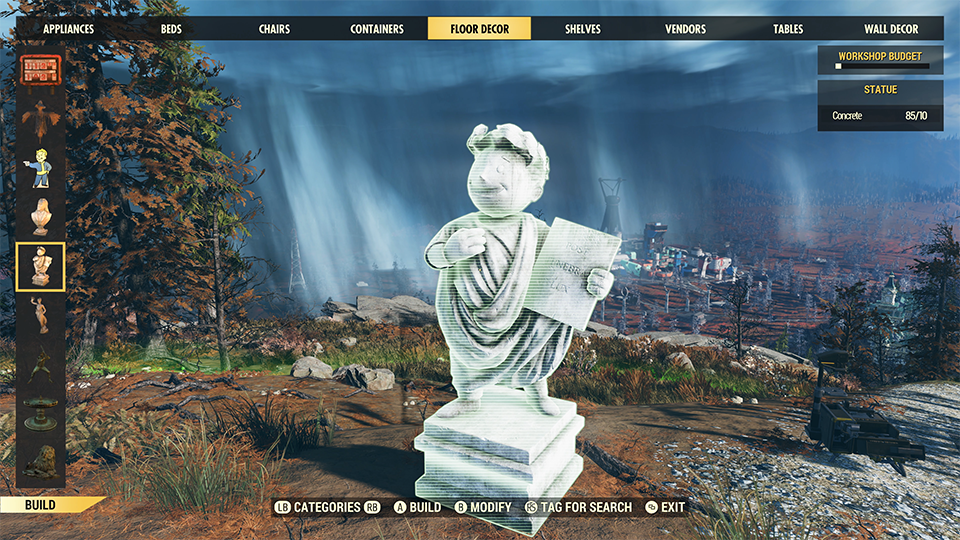Image resolution: width=960 pixels, height=540 pixels.
Task: Click the highlighted Floor Decor tab
Action: [x=479, y=29]
